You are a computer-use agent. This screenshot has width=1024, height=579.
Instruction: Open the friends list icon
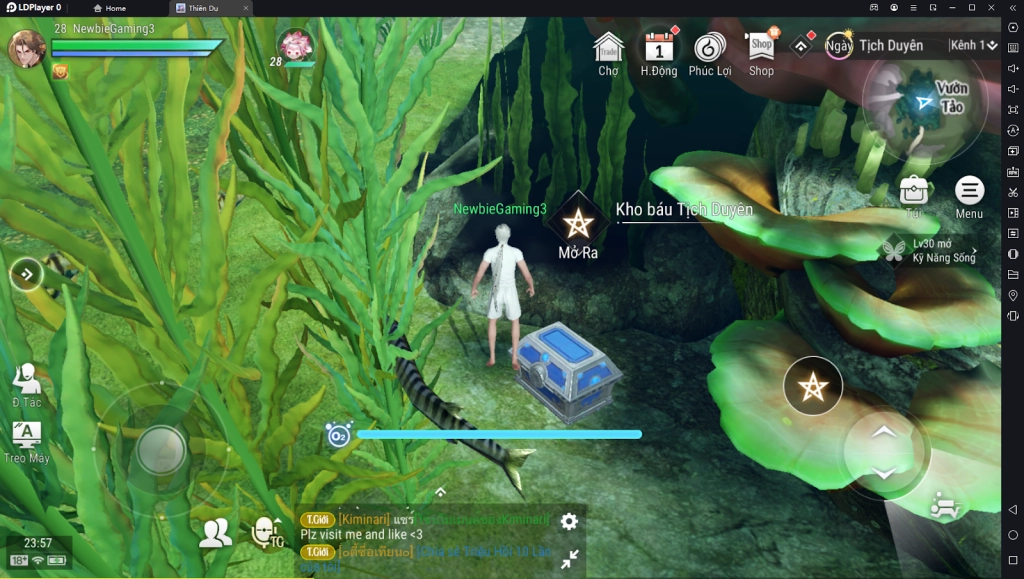coord(215,533)
